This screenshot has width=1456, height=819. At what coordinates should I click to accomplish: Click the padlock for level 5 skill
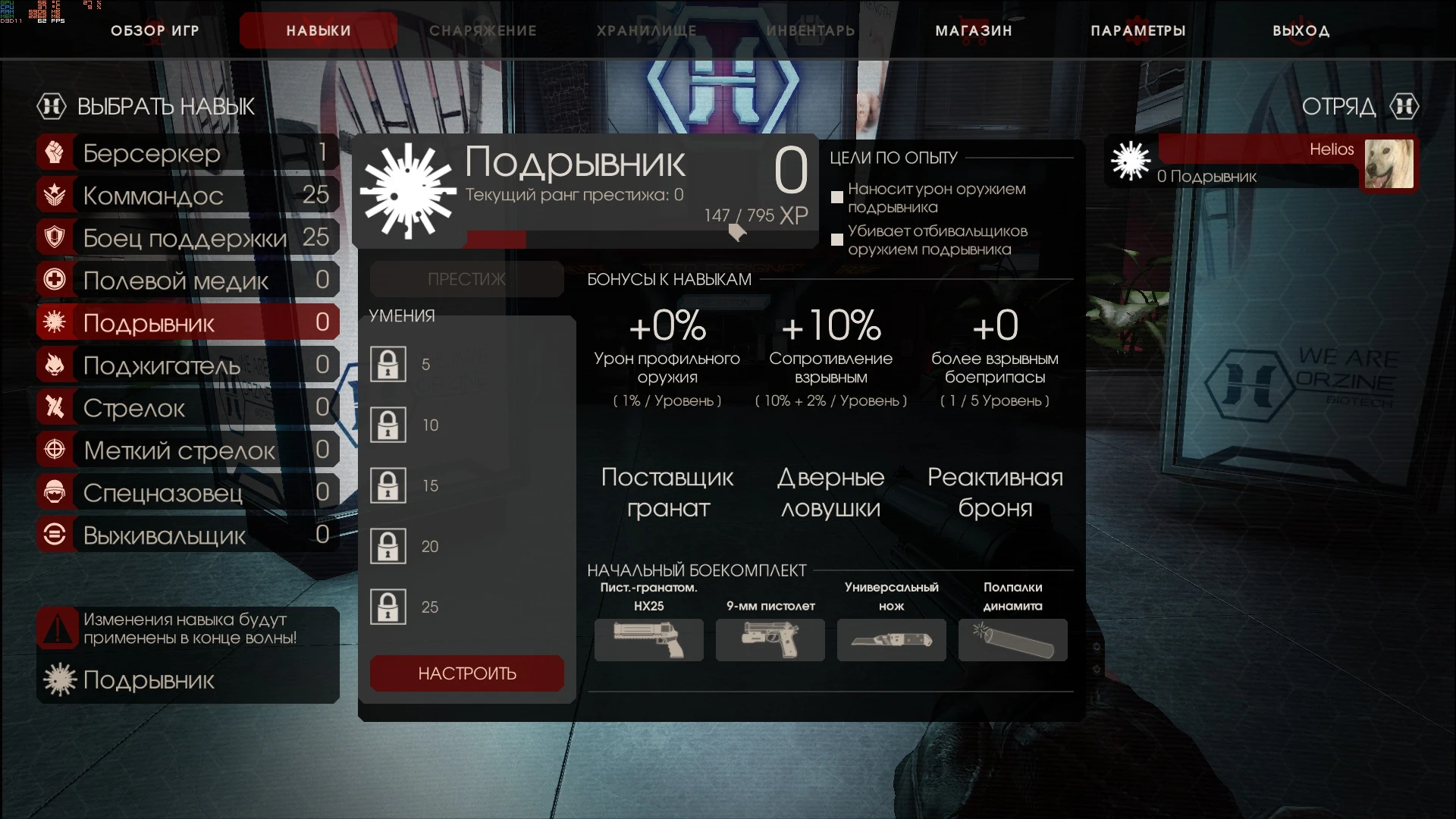[389, 364]
